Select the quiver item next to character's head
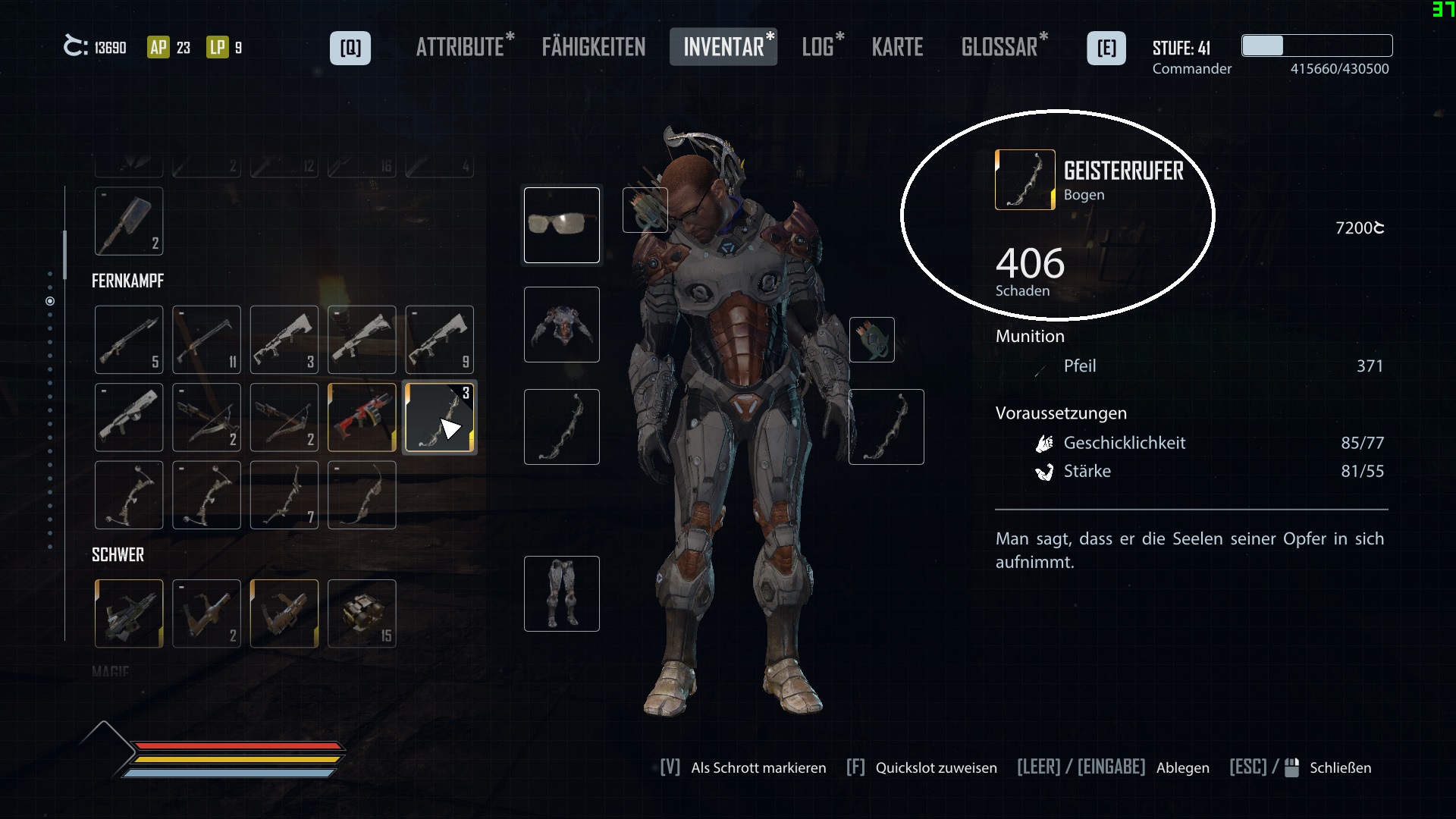 [x=644, y=210]
